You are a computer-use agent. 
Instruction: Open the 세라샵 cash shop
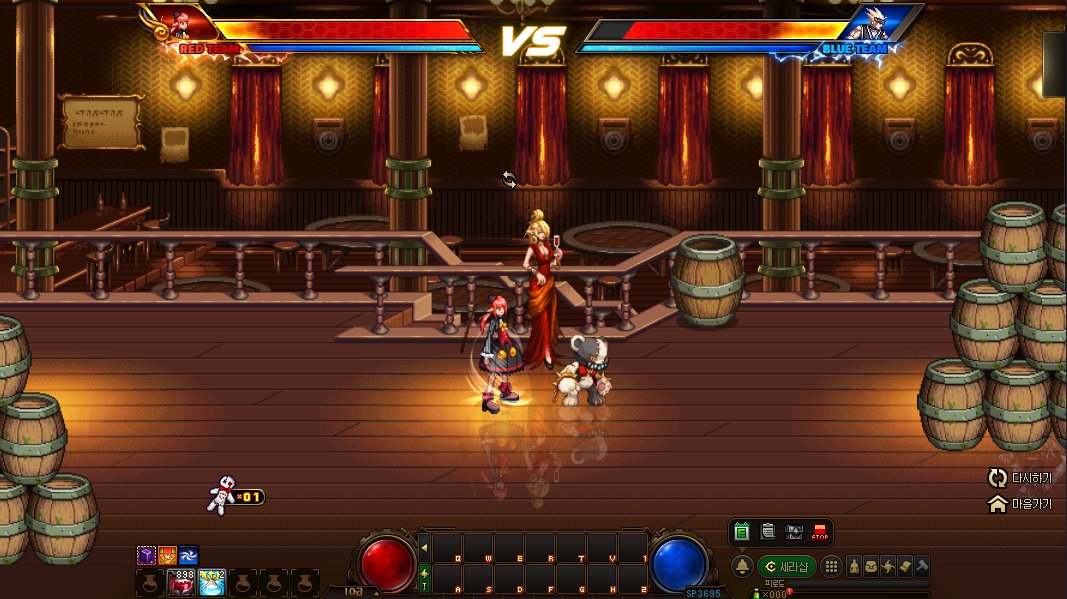pyautogui.click(x=785, y=566)
